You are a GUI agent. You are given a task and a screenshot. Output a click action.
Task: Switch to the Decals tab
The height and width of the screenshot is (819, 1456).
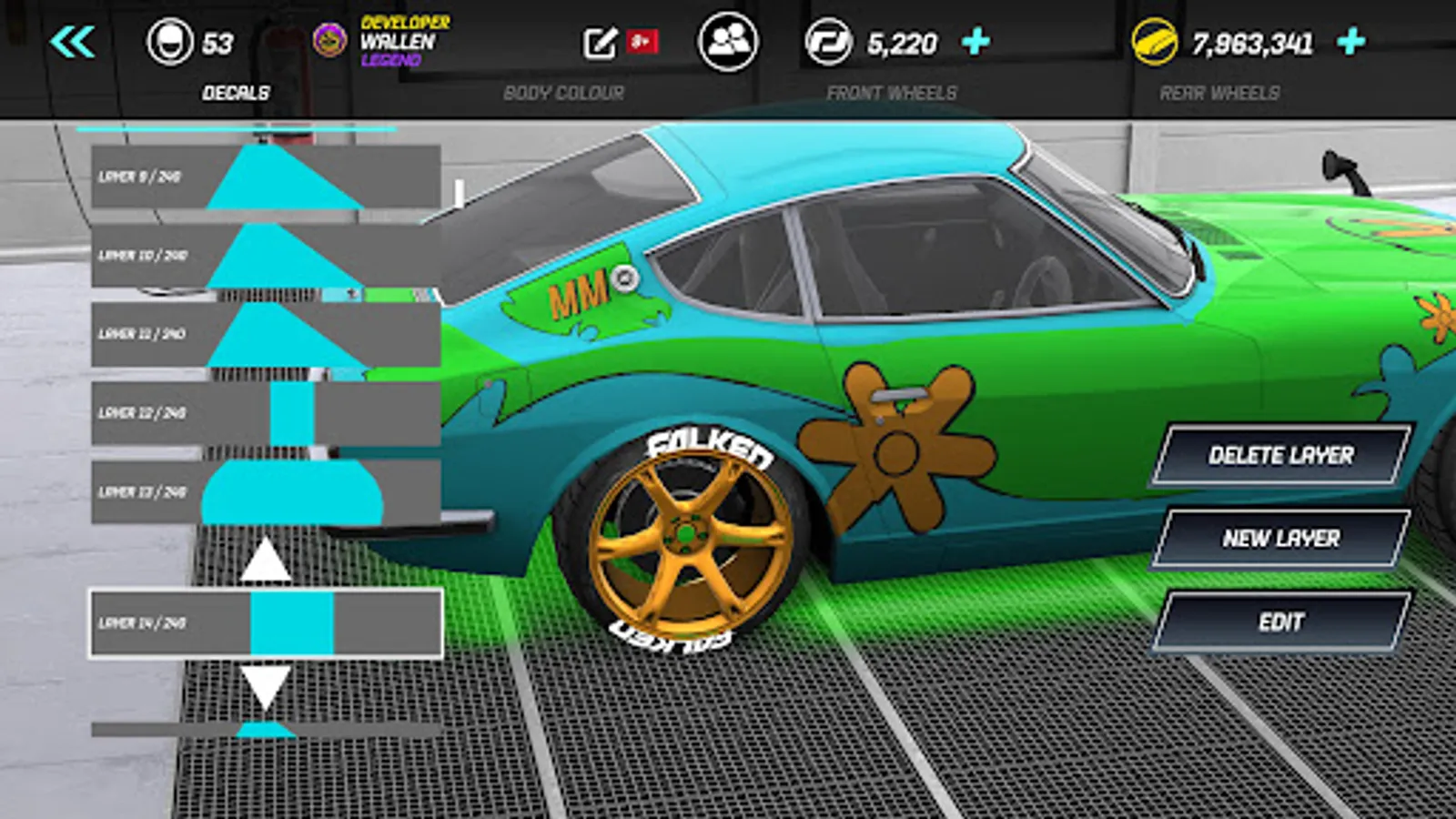click(236, 93)
